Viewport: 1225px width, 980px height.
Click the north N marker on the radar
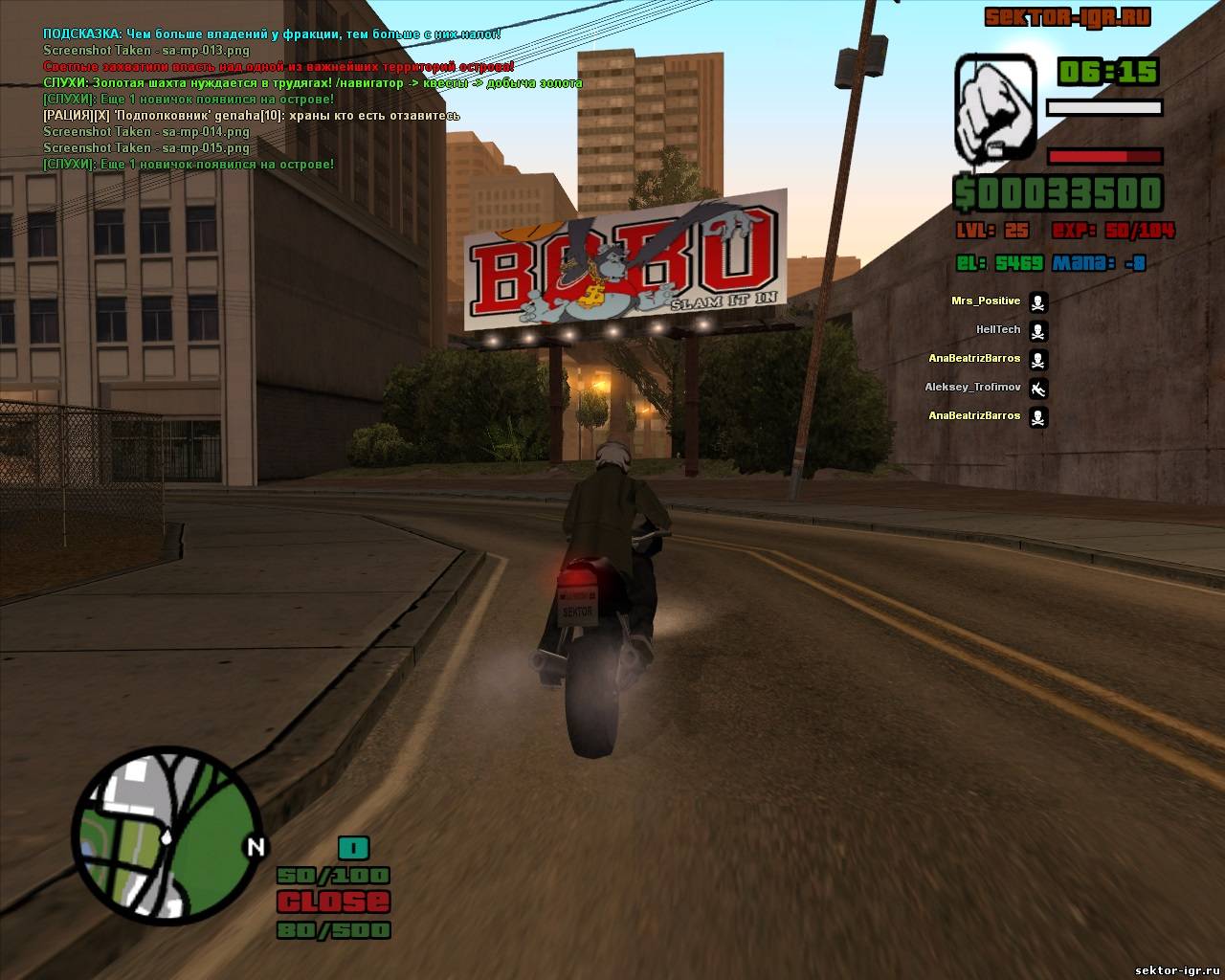click(256, 846)
